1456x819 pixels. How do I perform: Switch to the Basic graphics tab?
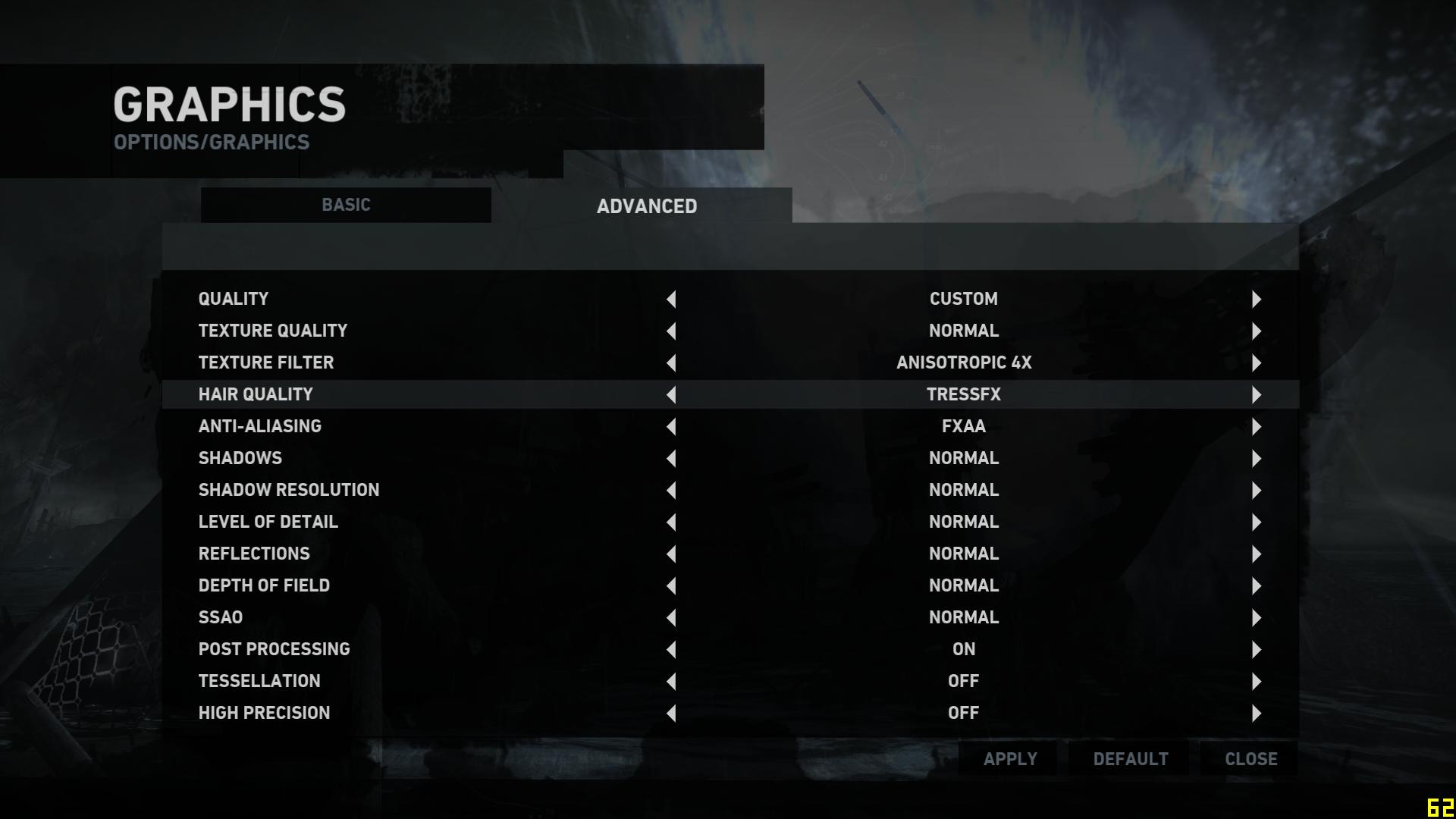click(346, 205)
